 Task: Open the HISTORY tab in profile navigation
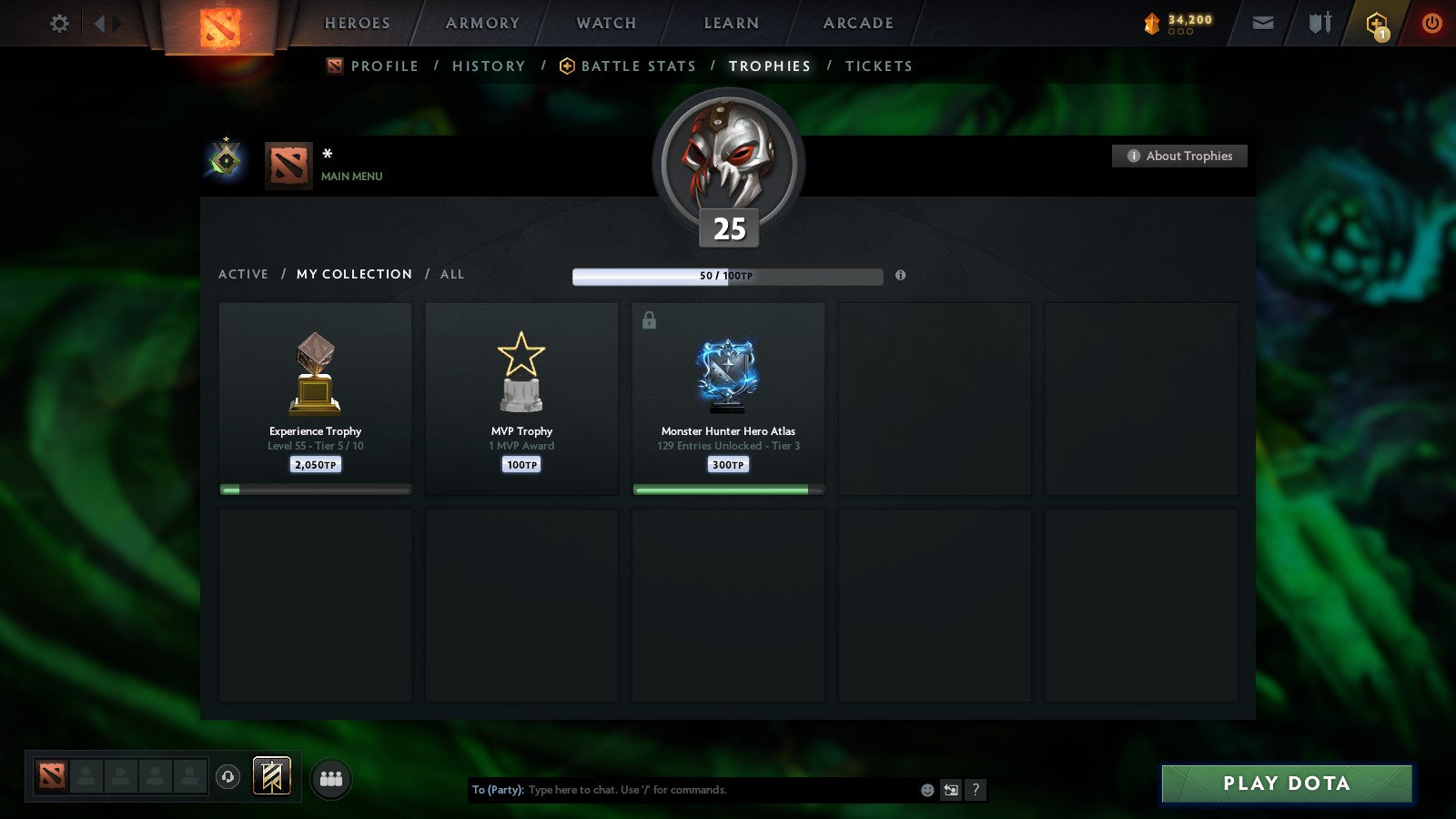tap(489, 66)
